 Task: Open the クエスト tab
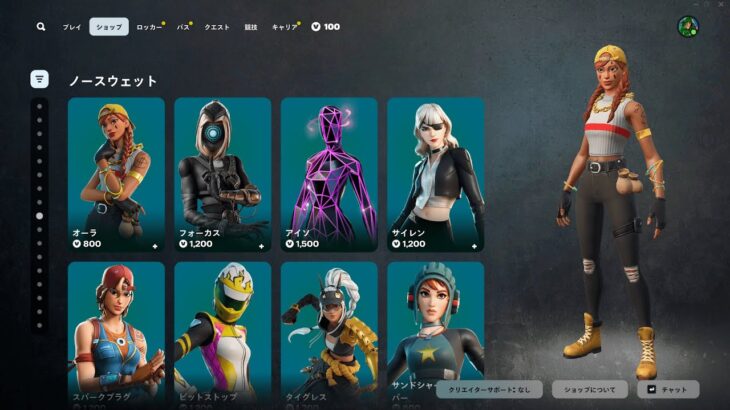pos(217,27)
